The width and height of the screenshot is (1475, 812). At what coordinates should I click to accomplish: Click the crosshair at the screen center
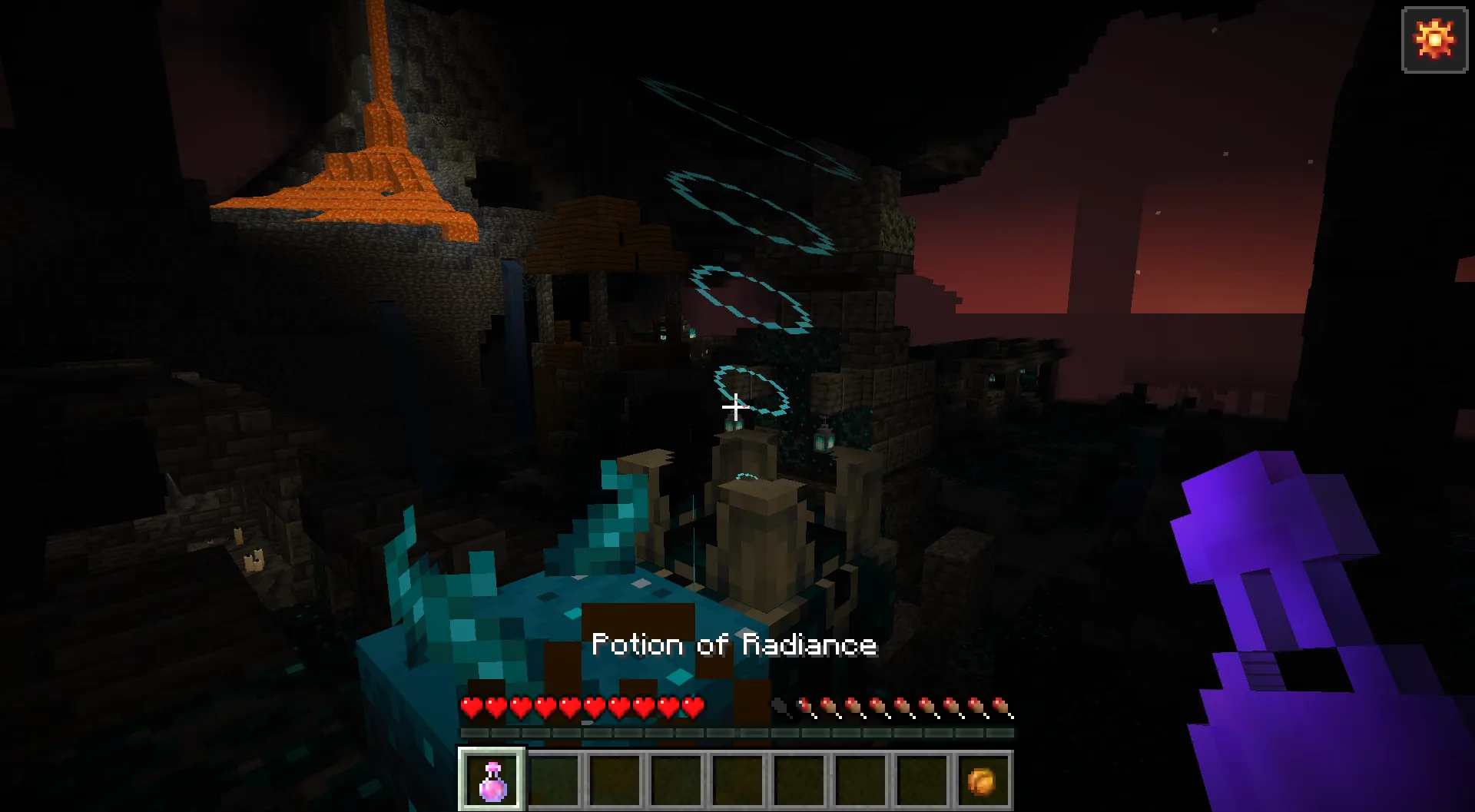point(735,406)
